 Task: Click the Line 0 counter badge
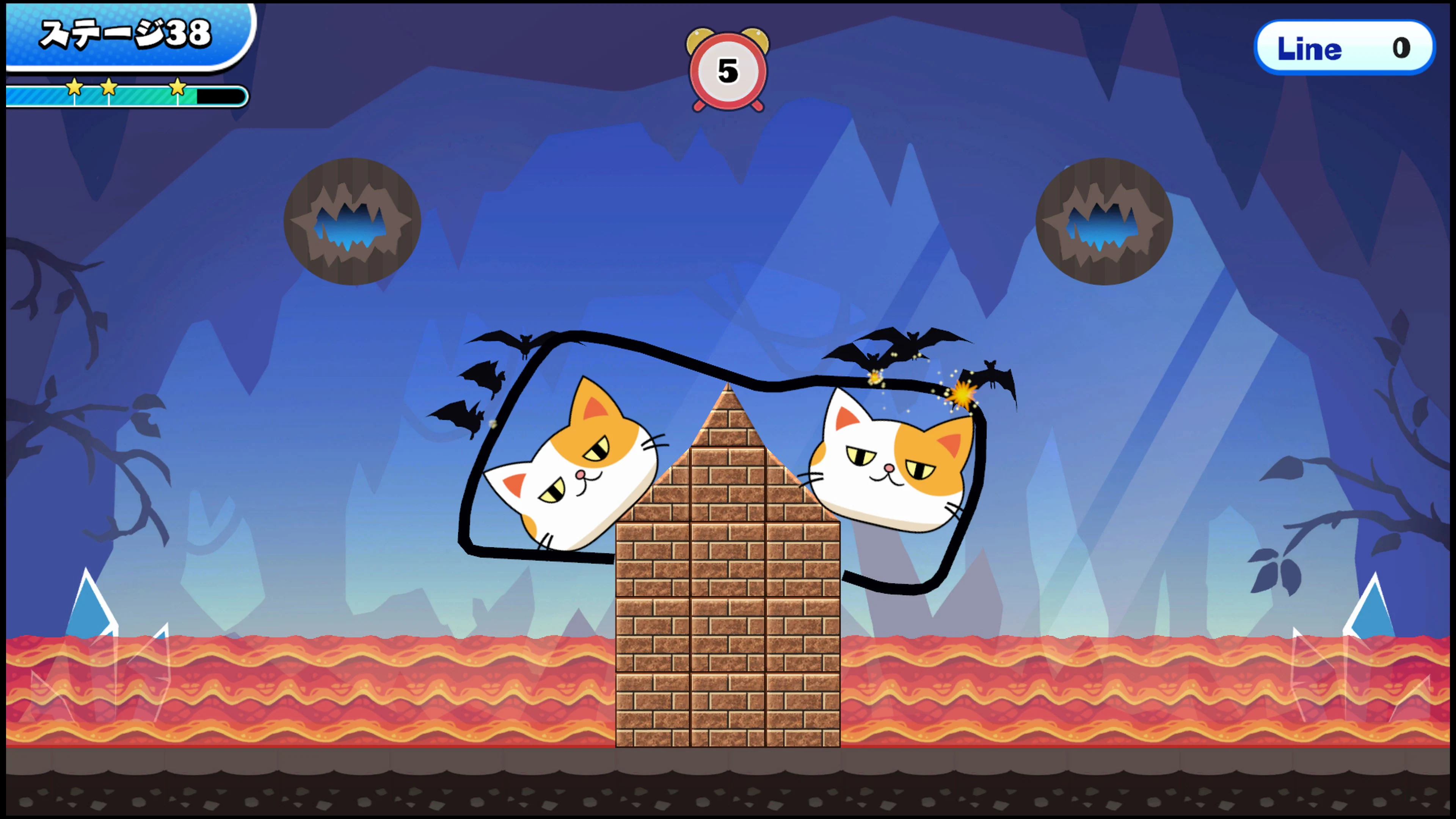[1344, 48]
